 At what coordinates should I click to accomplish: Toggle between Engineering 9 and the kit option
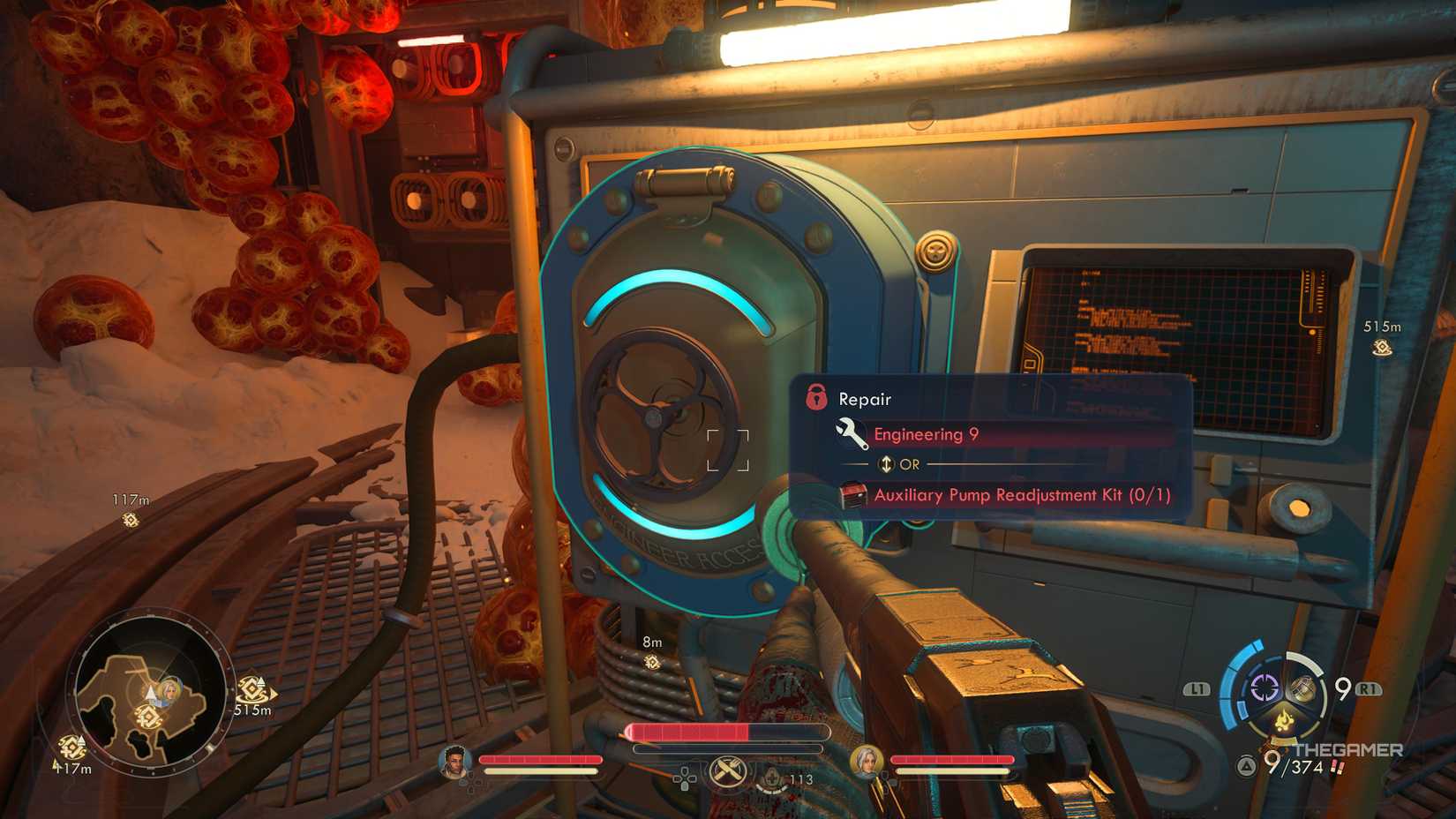click(885, 464)
